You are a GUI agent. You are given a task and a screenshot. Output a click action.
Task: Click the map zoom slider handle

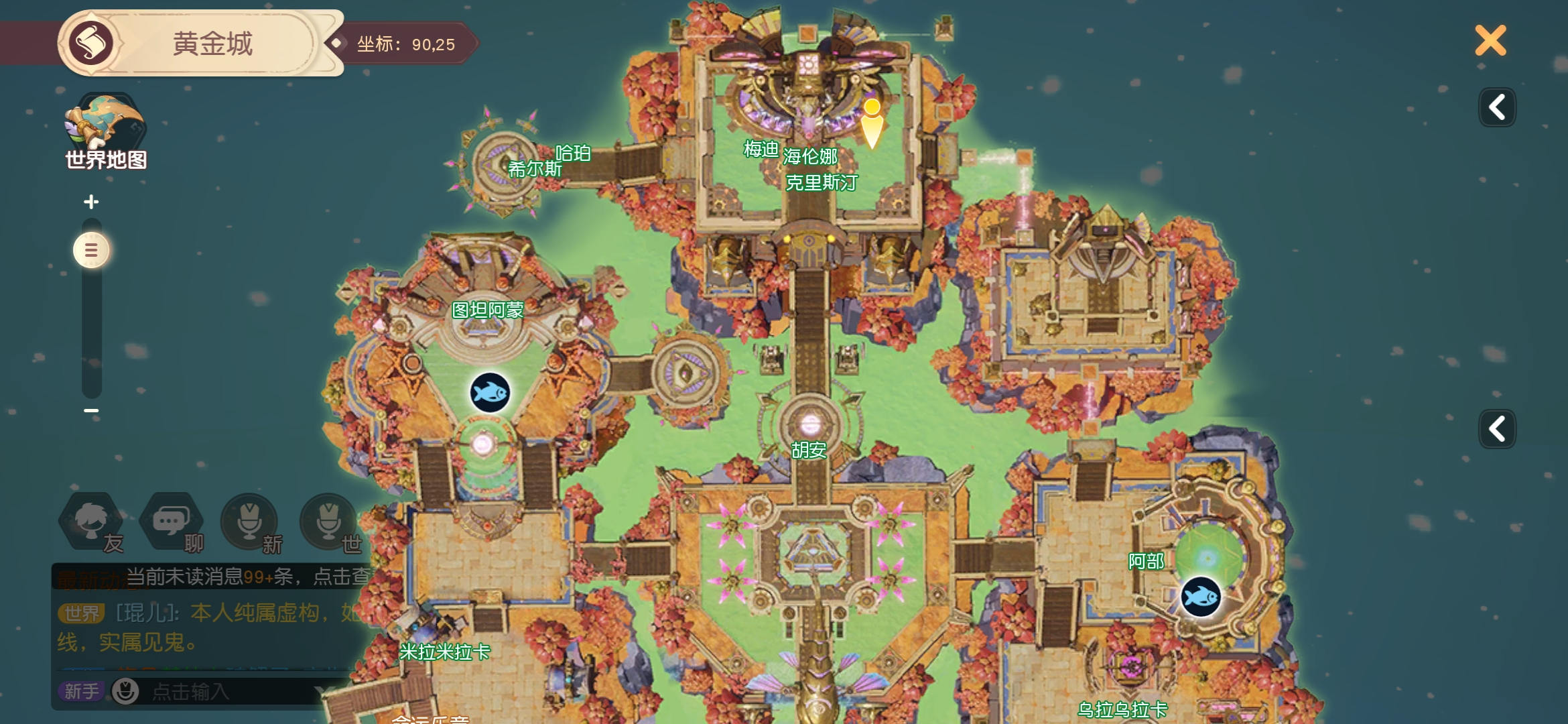(x=91, y=250)
